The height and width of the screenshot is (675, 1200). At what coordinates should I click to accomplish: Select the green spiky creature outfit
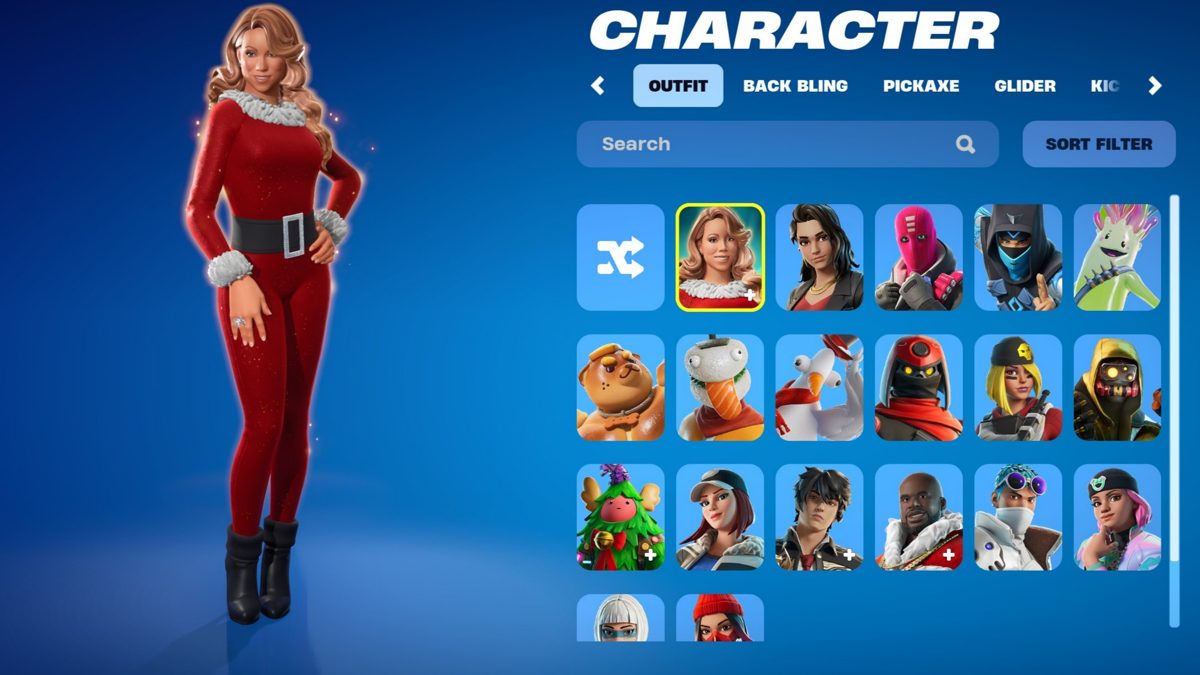pyautogui.click(x=1117, y=258)
